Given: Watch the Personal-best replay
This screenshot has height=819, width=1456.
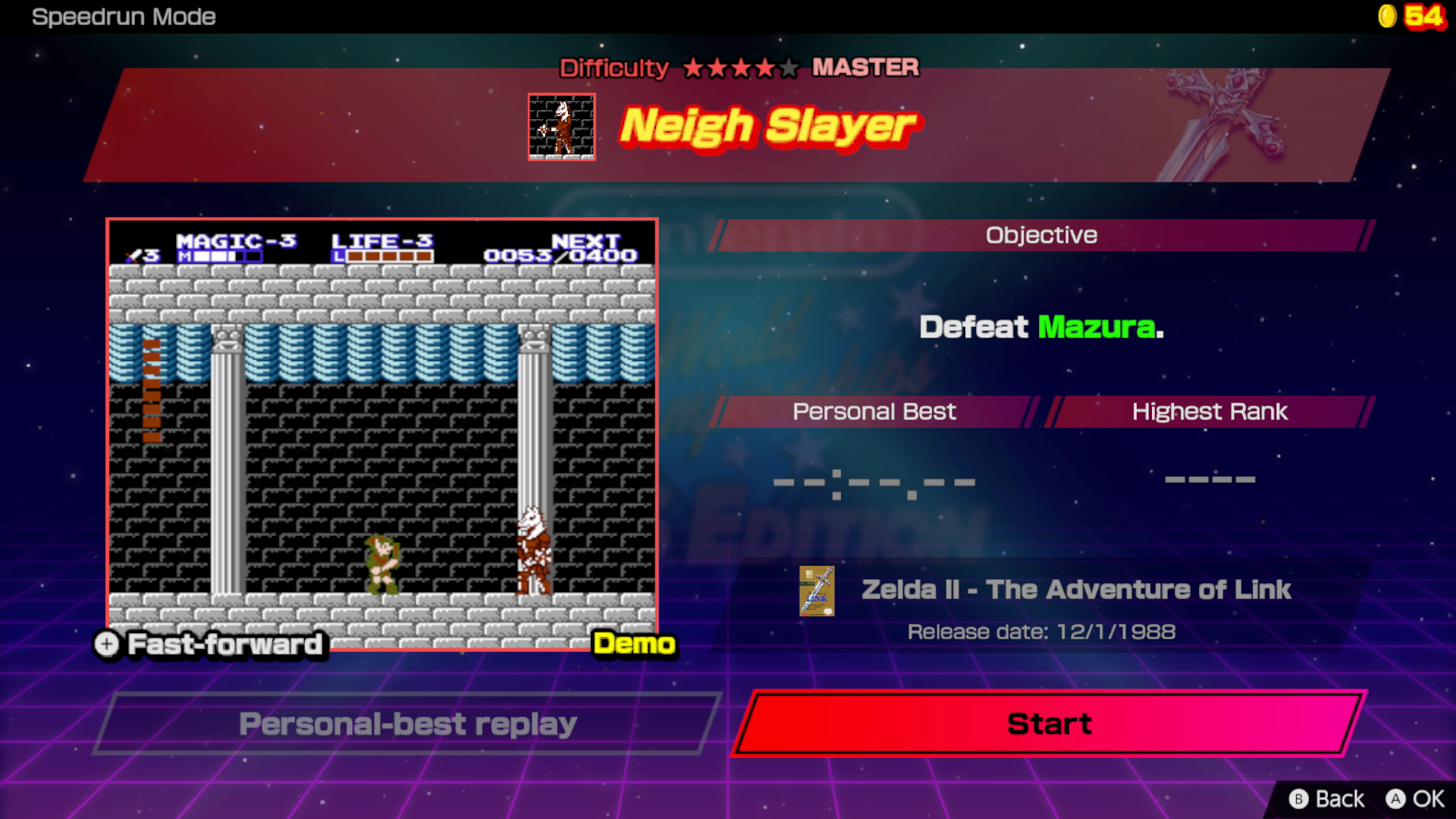Looking at the screenshot, I should [408, 723].
